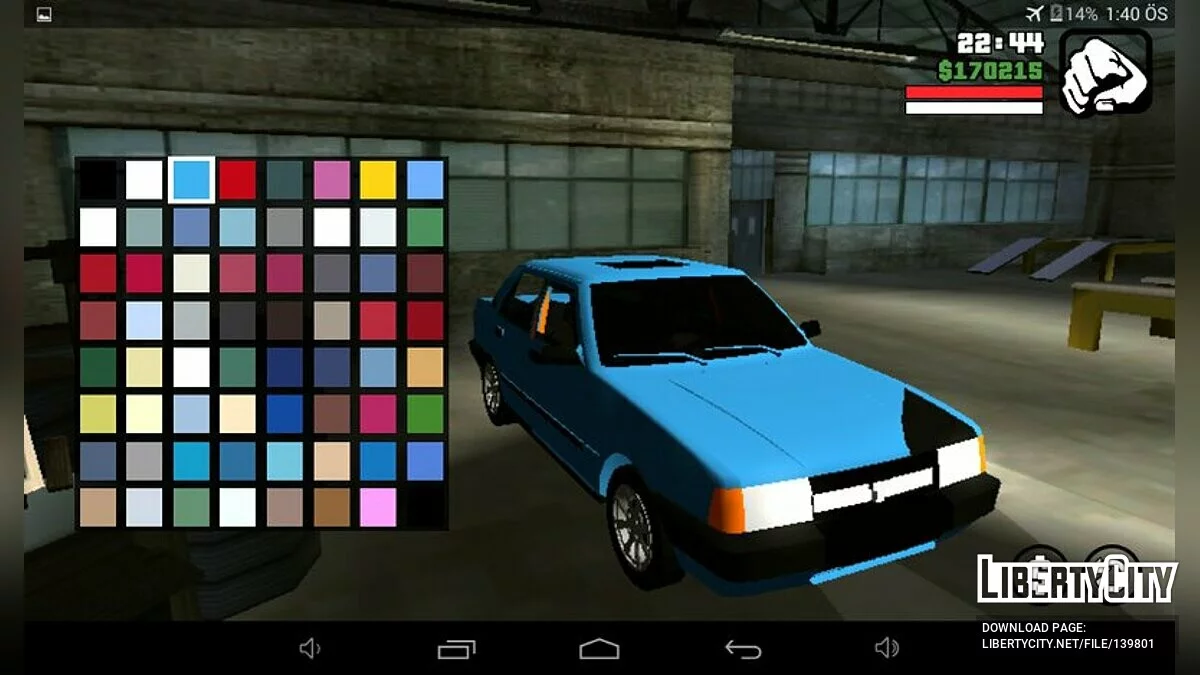
Task: Pick the orchid purple-pink color swatch
Action: (x=332, y=179)
